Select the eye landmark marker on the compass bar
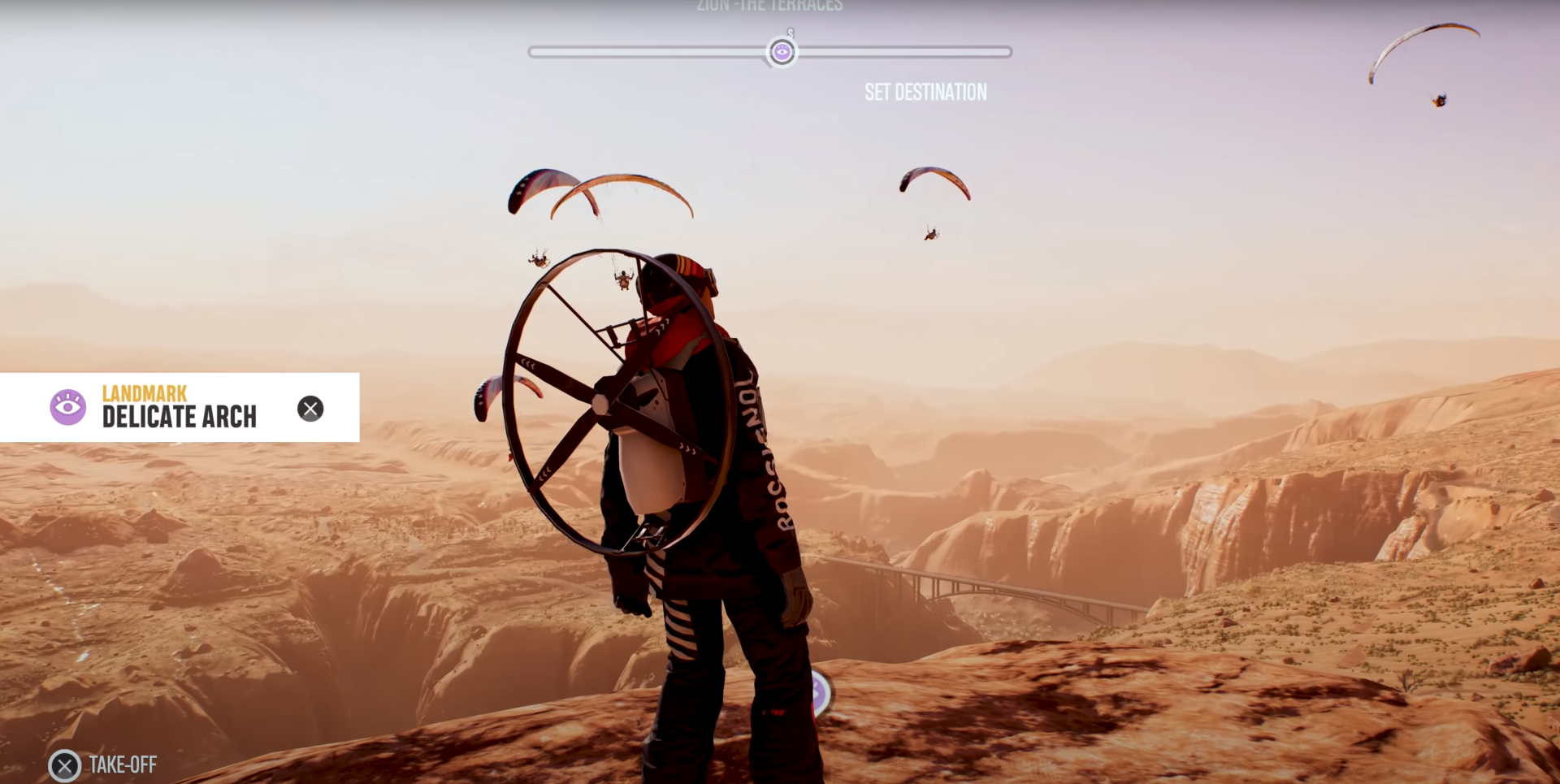This screenshot has height=784, width=1560. [782, 53]
